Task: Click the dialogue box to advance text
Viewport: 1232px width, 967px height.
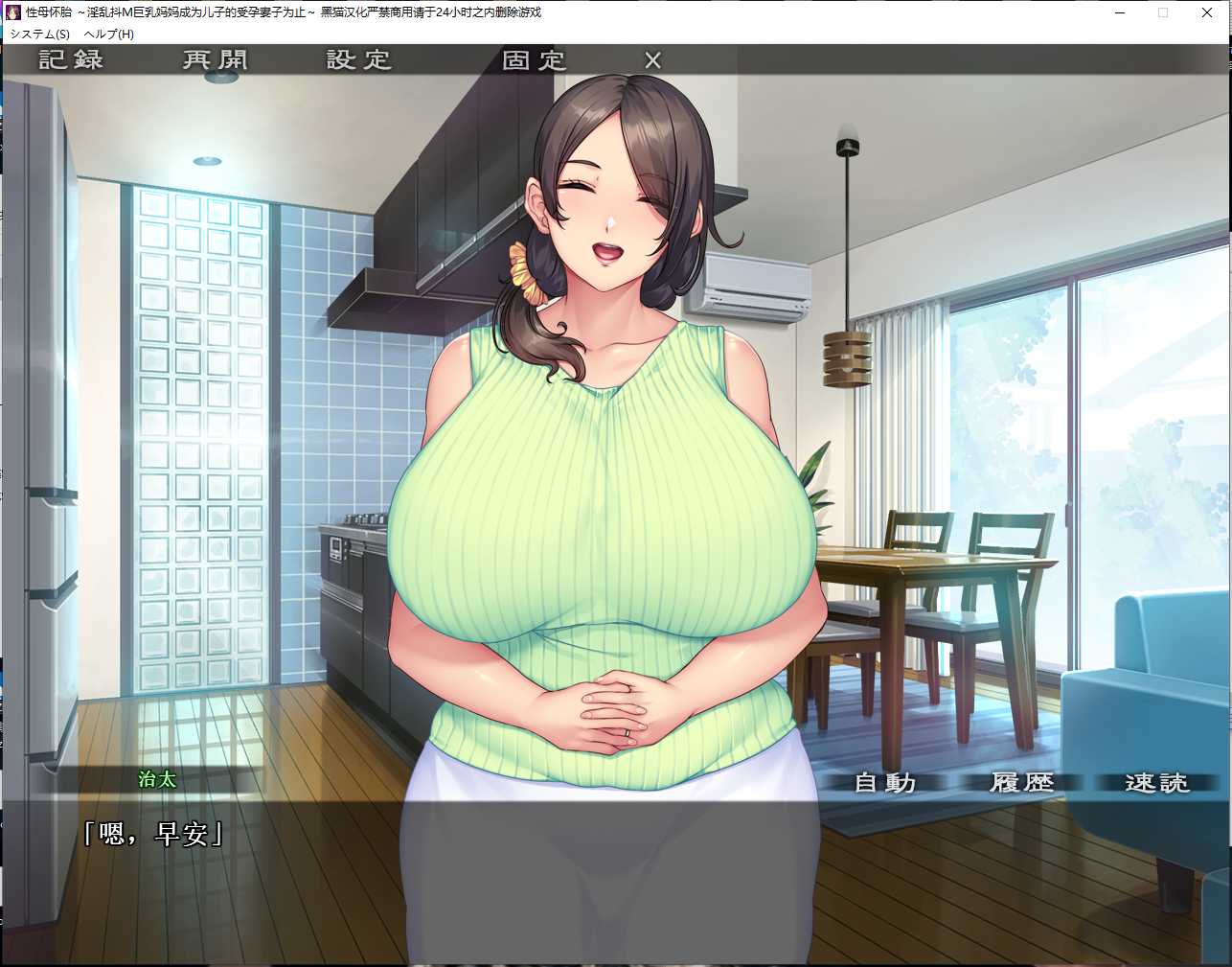Action: [613, 891]
